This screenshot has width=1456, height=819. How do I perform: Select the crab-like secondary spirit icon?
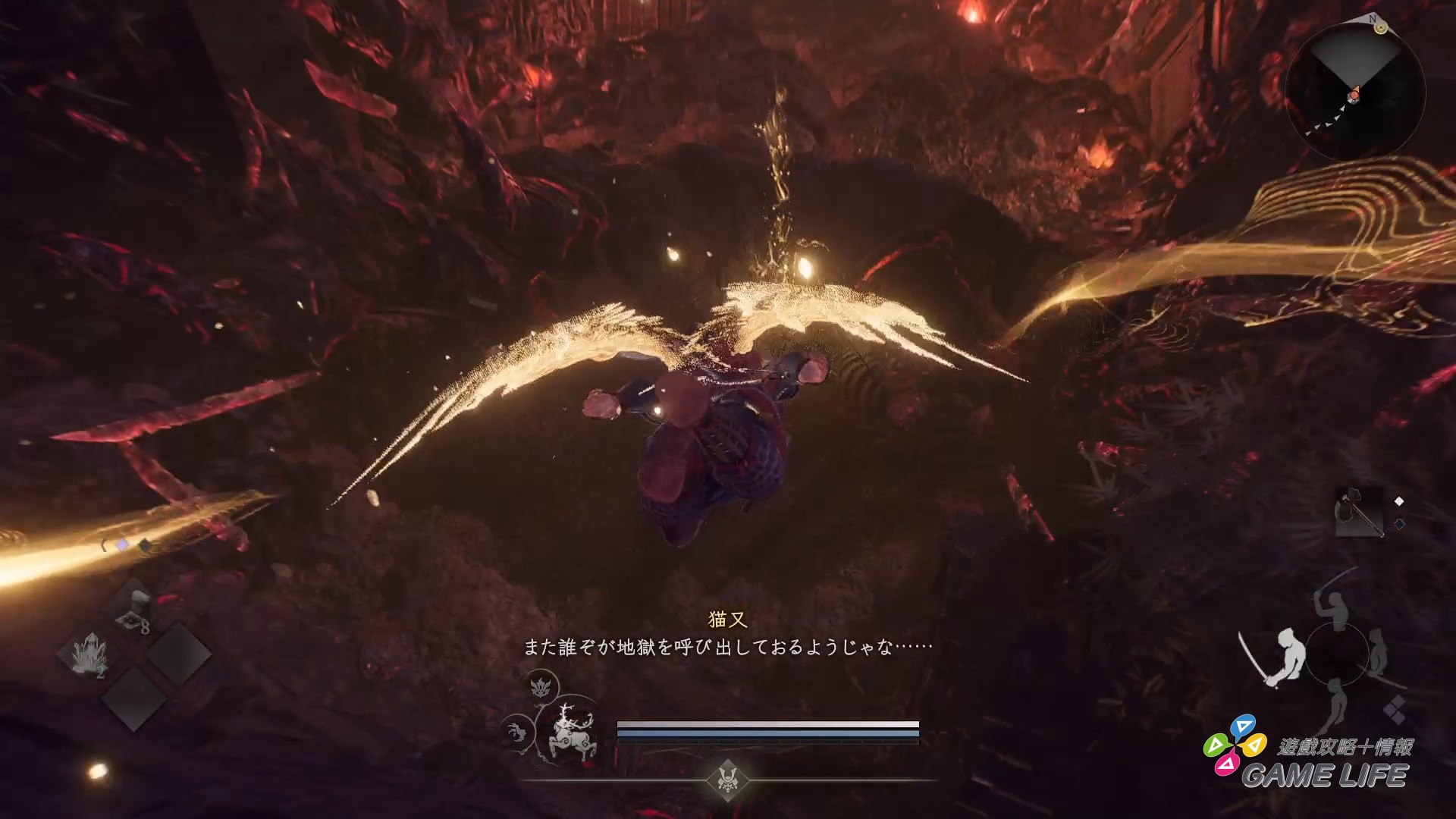click(518, 733)
